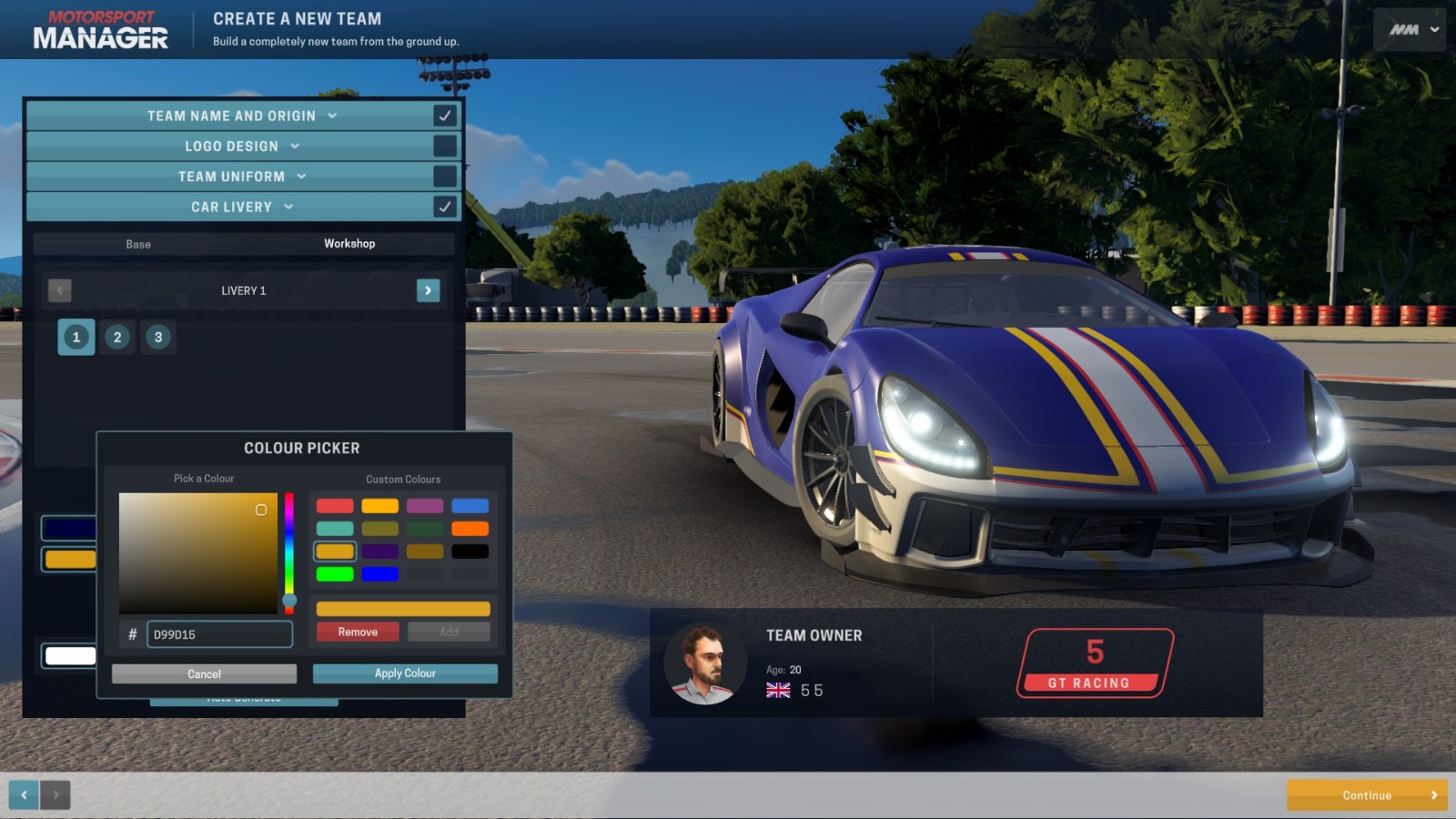
Task: Select livery colour slot 3
Action: pyautogui.click(x=158, y=337)
